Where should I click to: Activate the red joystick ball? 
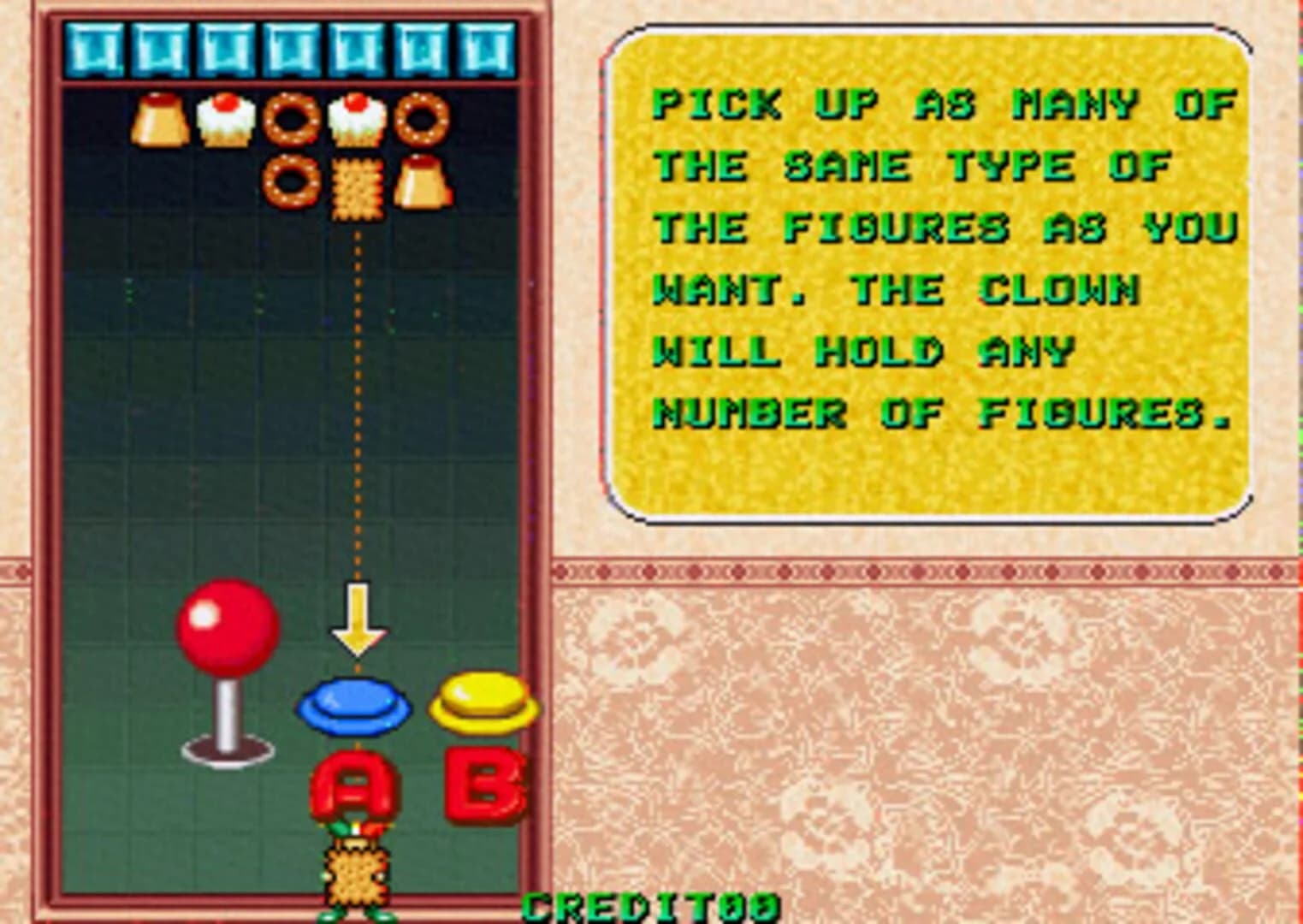click(226, 627)
